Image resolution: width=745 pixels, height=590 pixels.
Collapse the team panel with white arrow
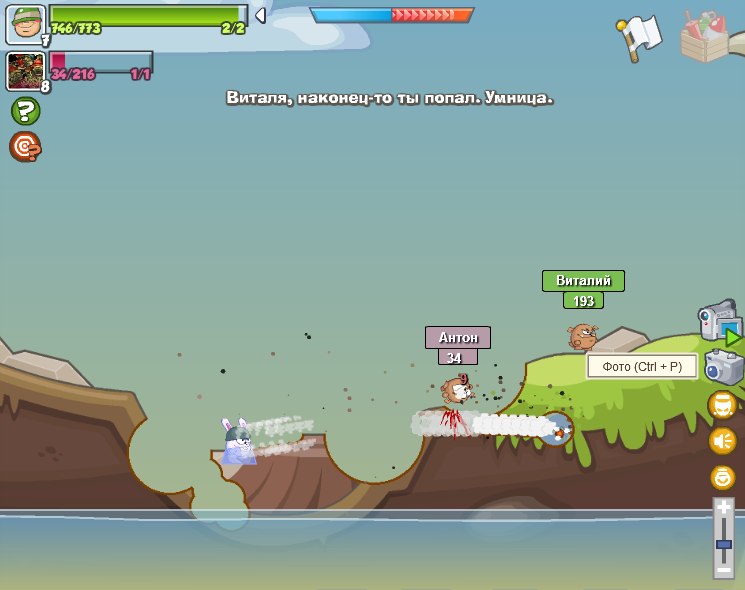coord(260,15)
